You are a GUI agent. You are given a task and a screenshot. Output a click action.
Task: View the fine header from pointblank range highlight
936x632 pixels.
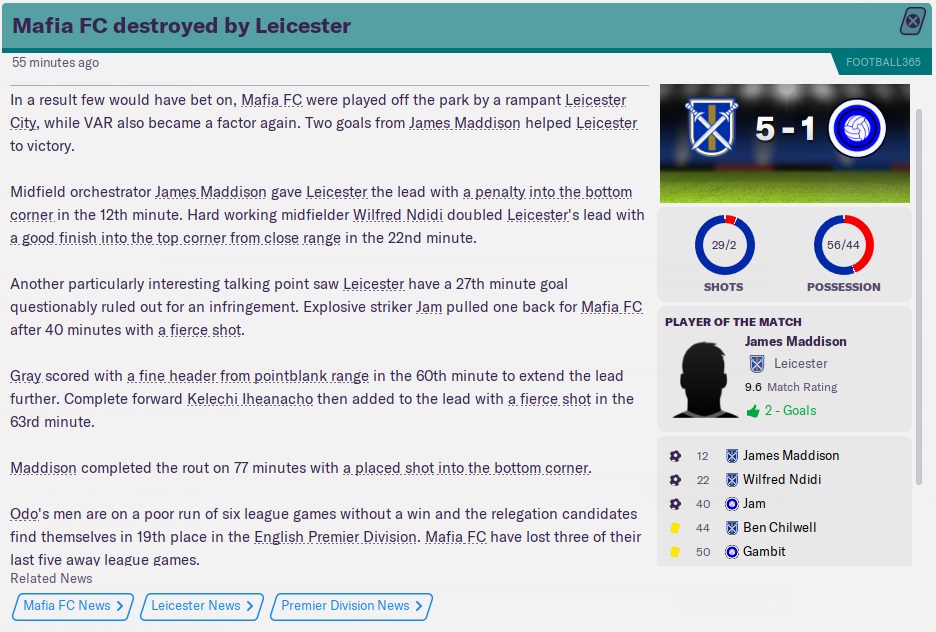coord(247,376)
